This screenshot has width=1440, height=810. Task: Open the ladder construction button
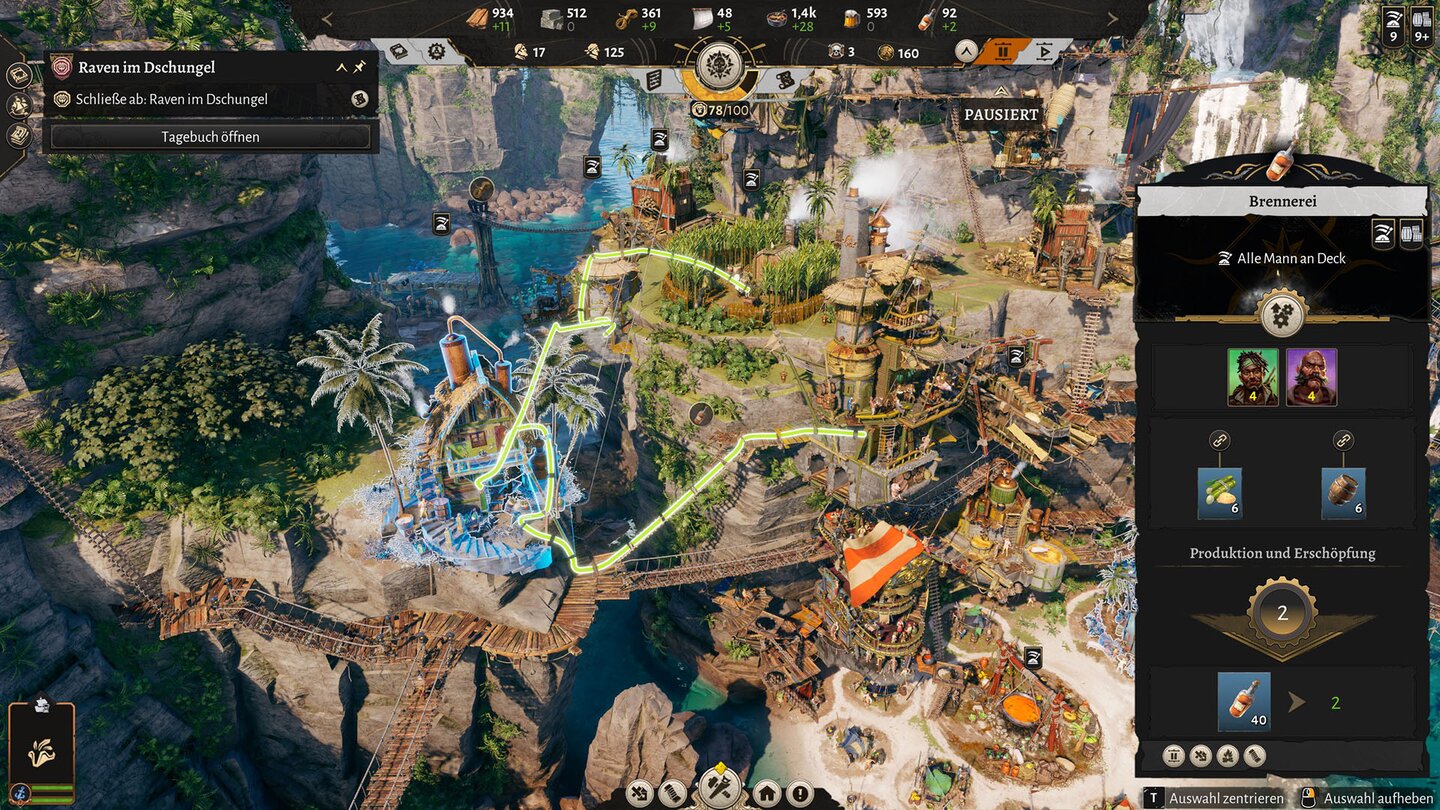672,795
